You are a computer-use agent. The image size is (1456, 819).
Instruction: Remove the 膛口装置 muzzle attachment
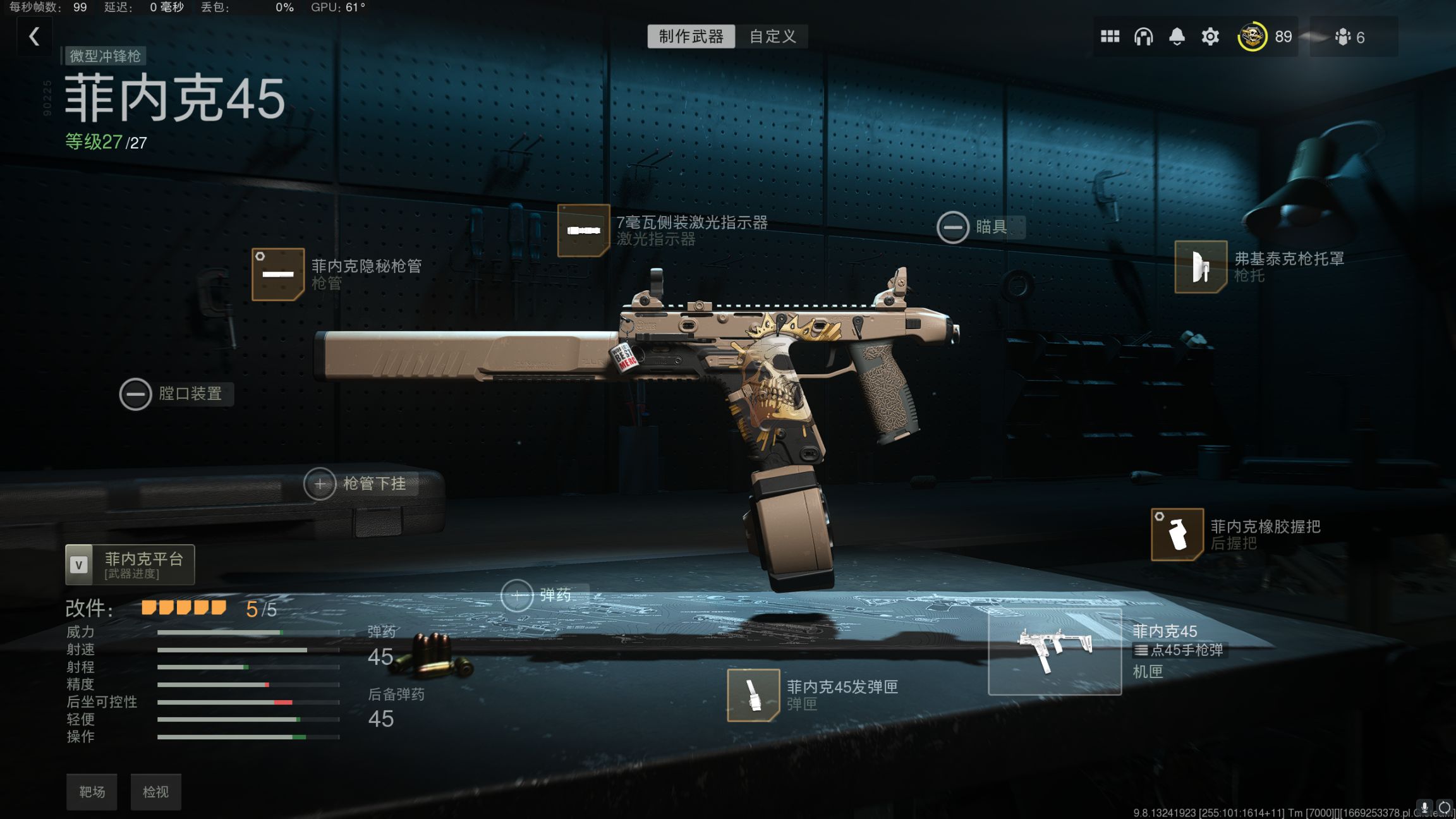tap(135, 393)
